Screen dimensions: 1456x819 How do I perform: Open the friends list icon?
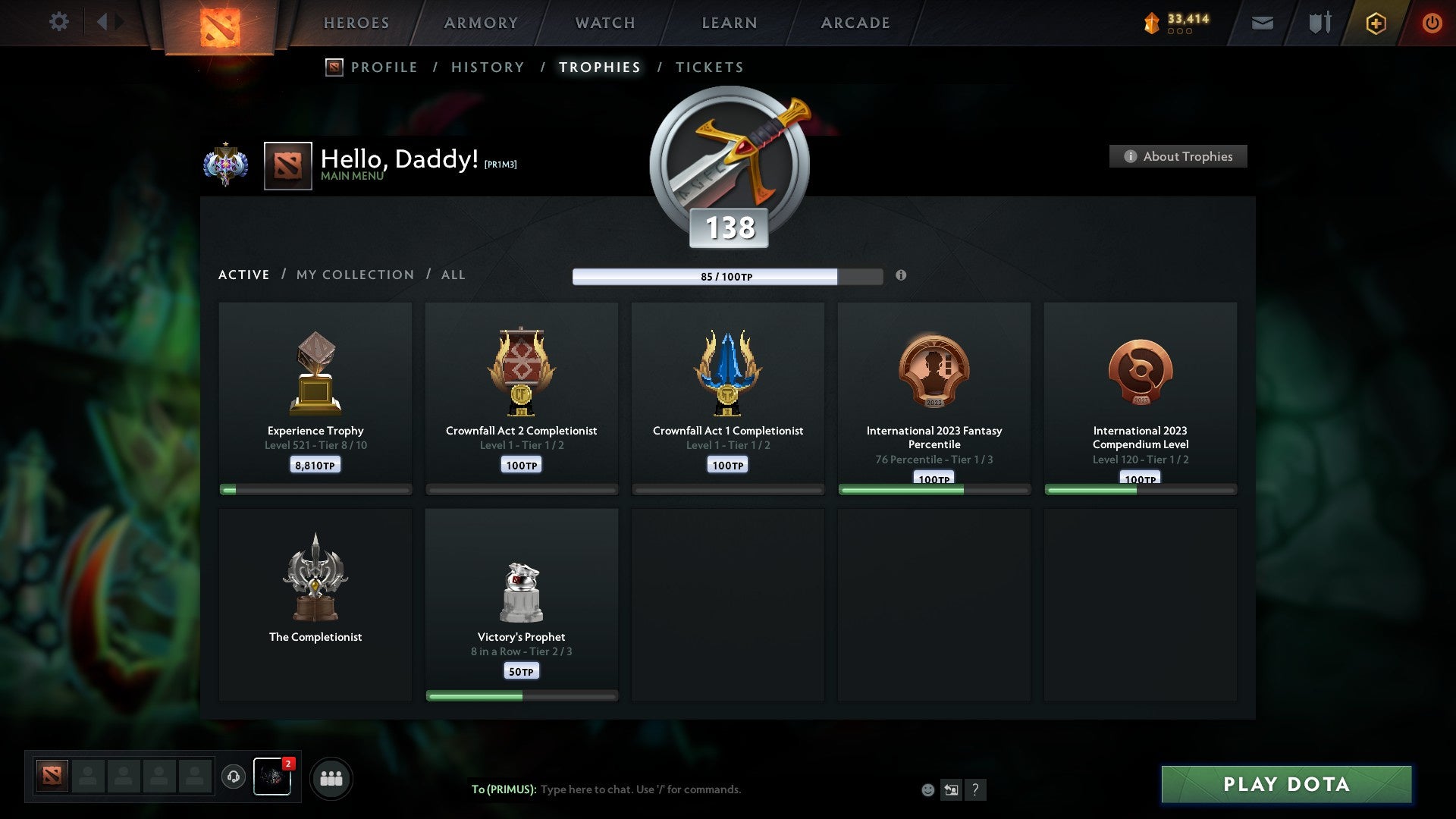pyautogui.click(x=331, y=777)
